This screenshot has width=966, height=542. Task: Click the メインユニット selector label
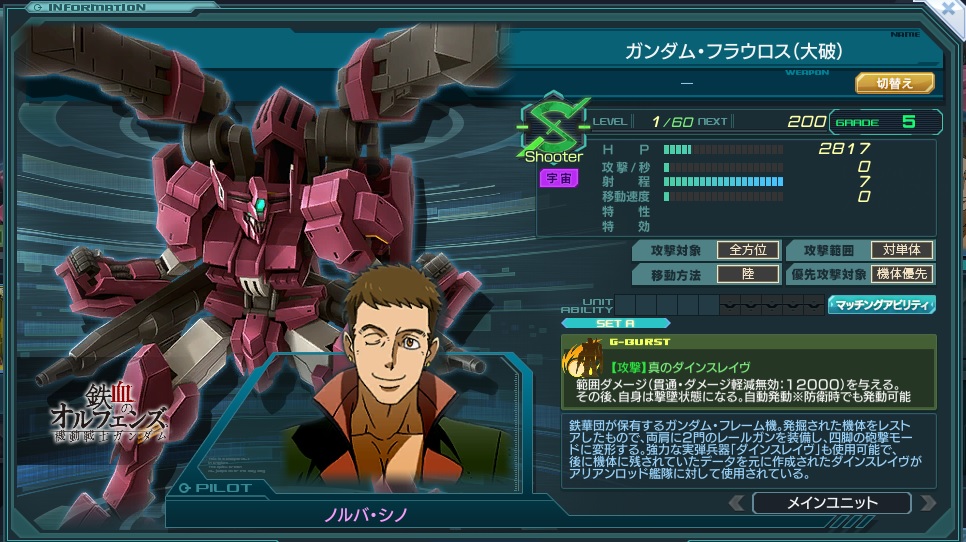point(831,503)
